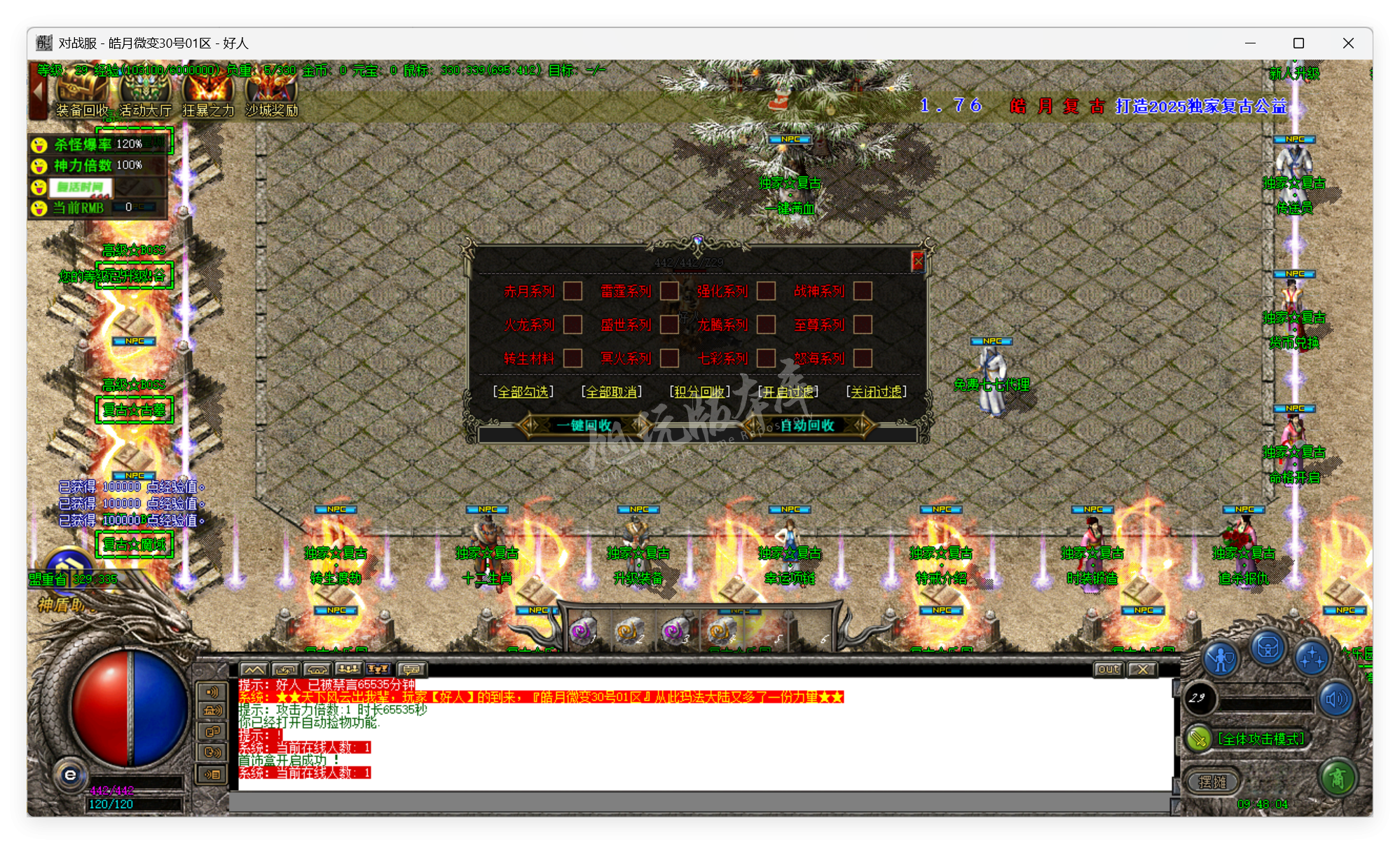Open 沙城奖励 rewards via its icon

click(x=271, y=87)
